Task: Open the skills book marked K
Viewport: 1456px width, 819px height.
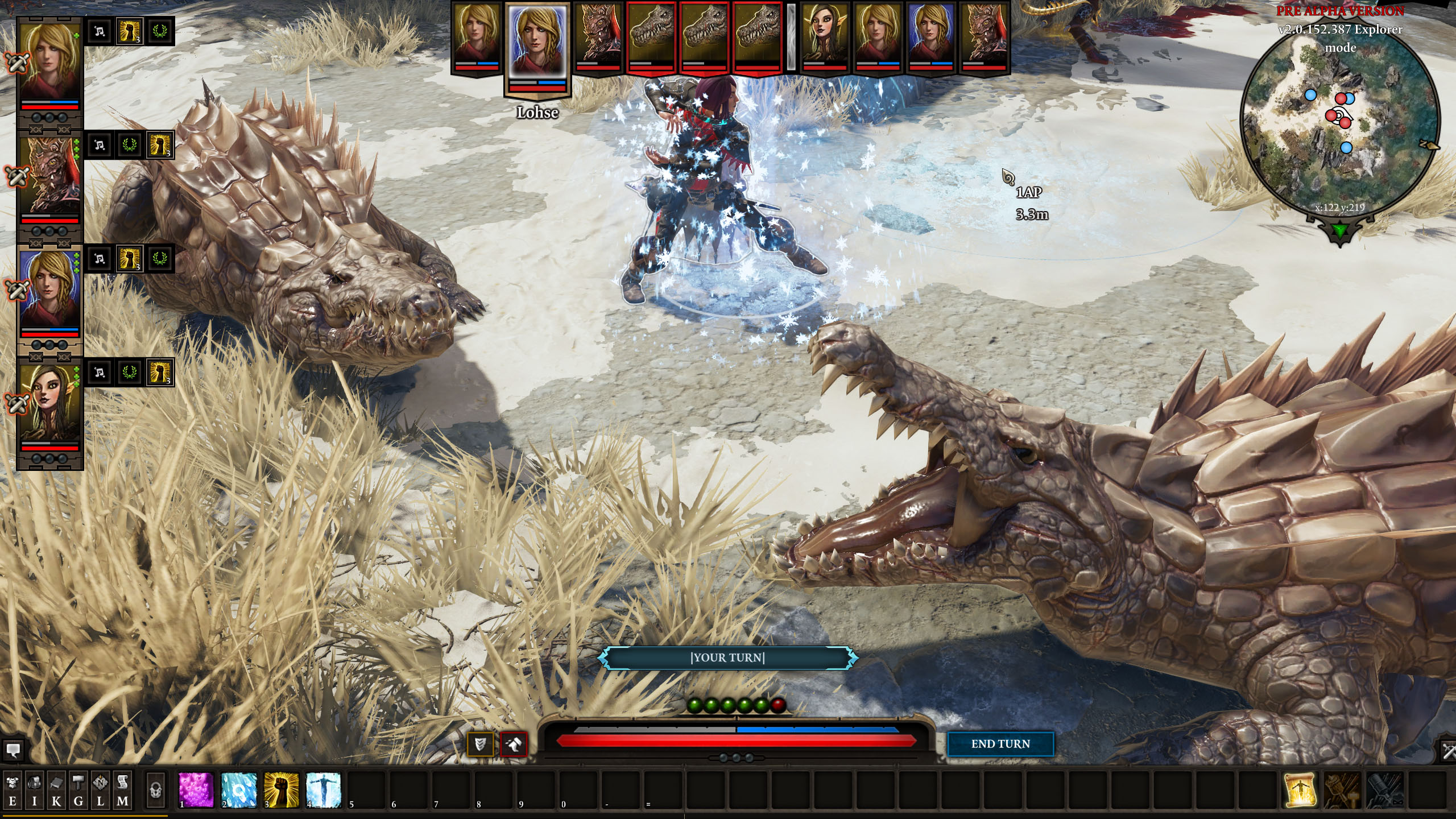Action: pyautogui.click(x=56, y=791)
